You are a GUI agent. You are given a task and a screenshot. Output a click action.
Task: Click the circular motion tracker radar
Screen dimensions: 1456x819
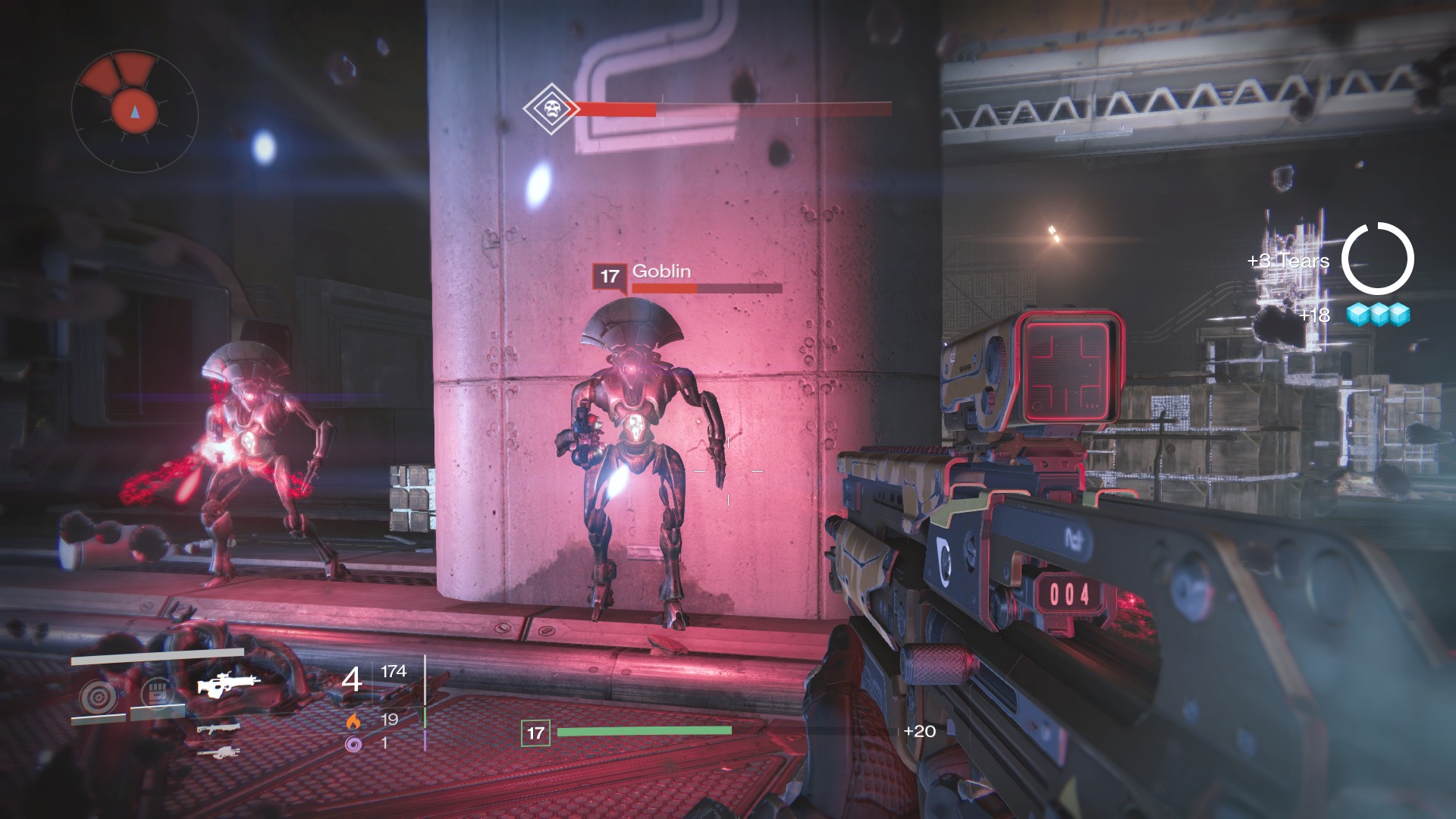click(x=135, y=111)
